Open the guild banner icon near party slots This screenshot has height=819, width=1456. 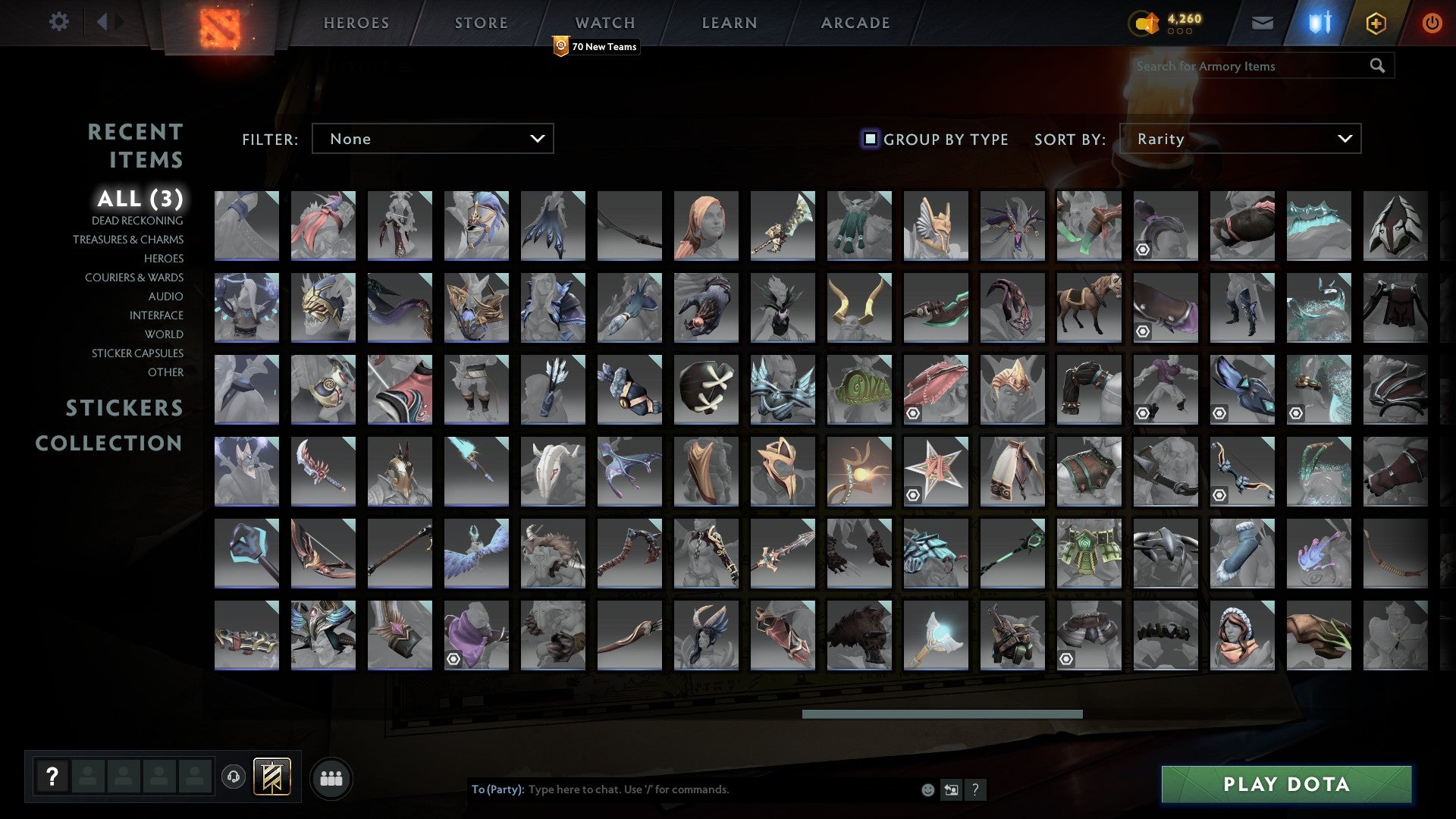pos(271,777)
